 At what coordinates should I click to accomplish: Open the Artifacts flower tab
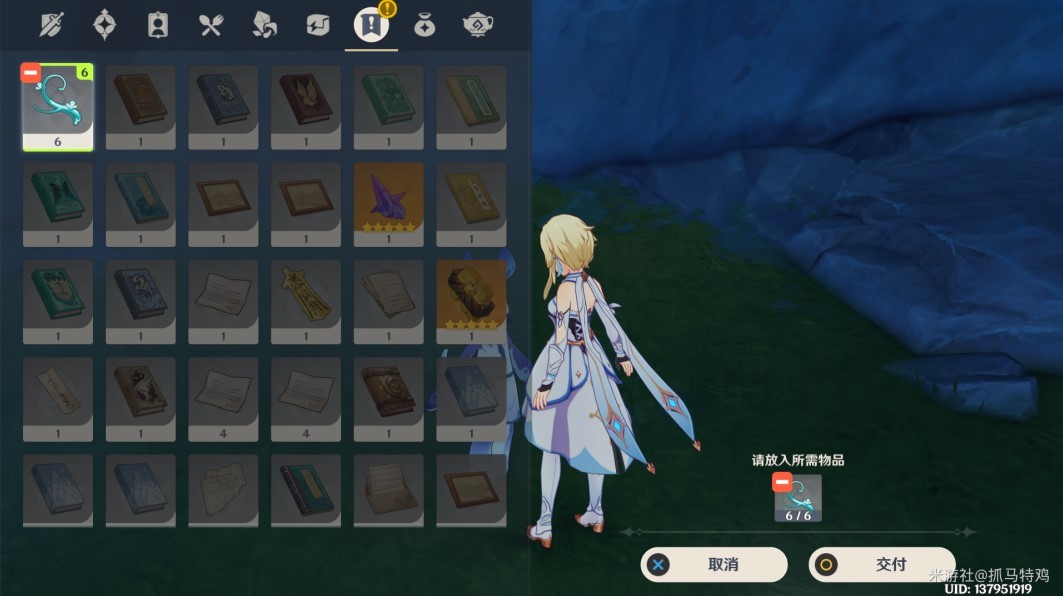(x=105, y=25)
